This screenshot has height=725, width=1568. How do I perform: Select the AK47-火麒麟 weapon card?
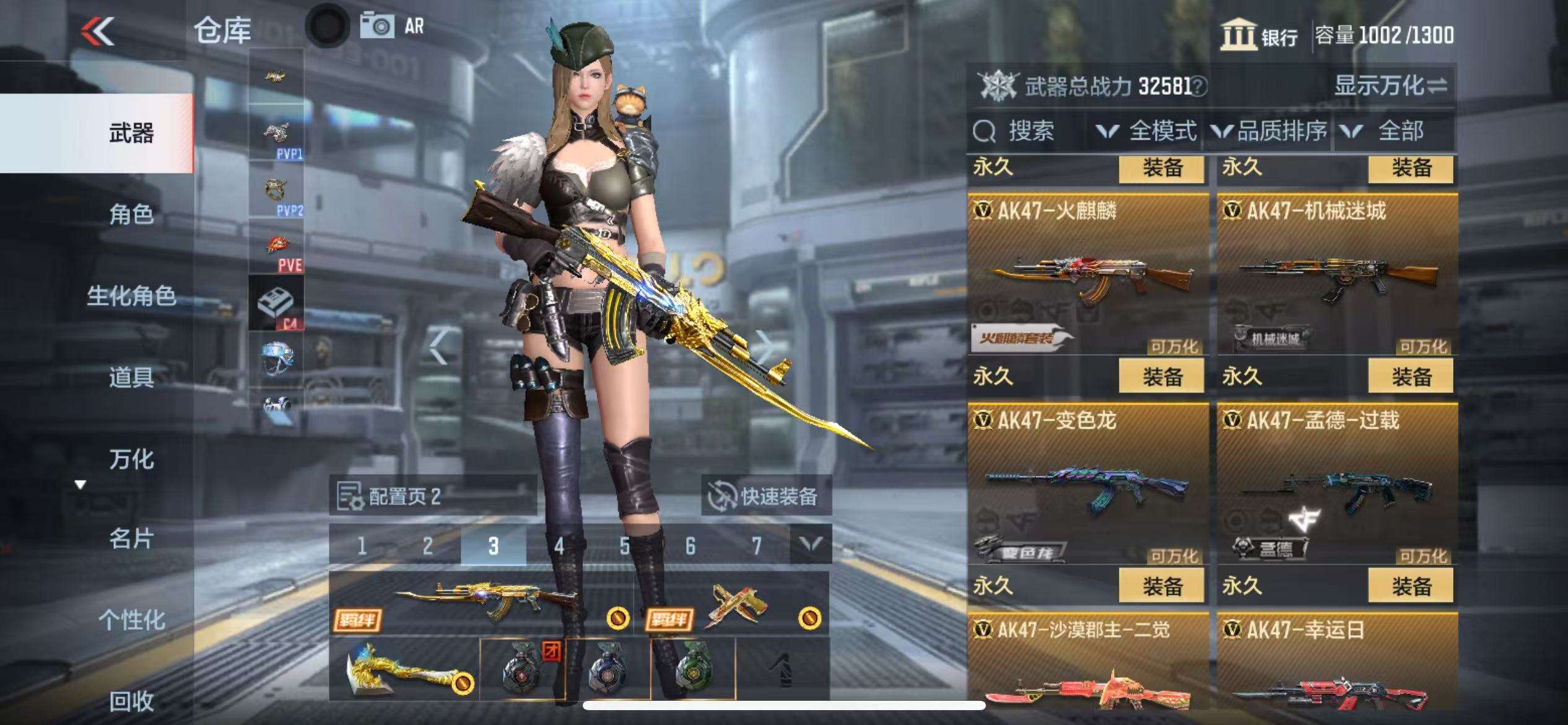click(1087, 274)
